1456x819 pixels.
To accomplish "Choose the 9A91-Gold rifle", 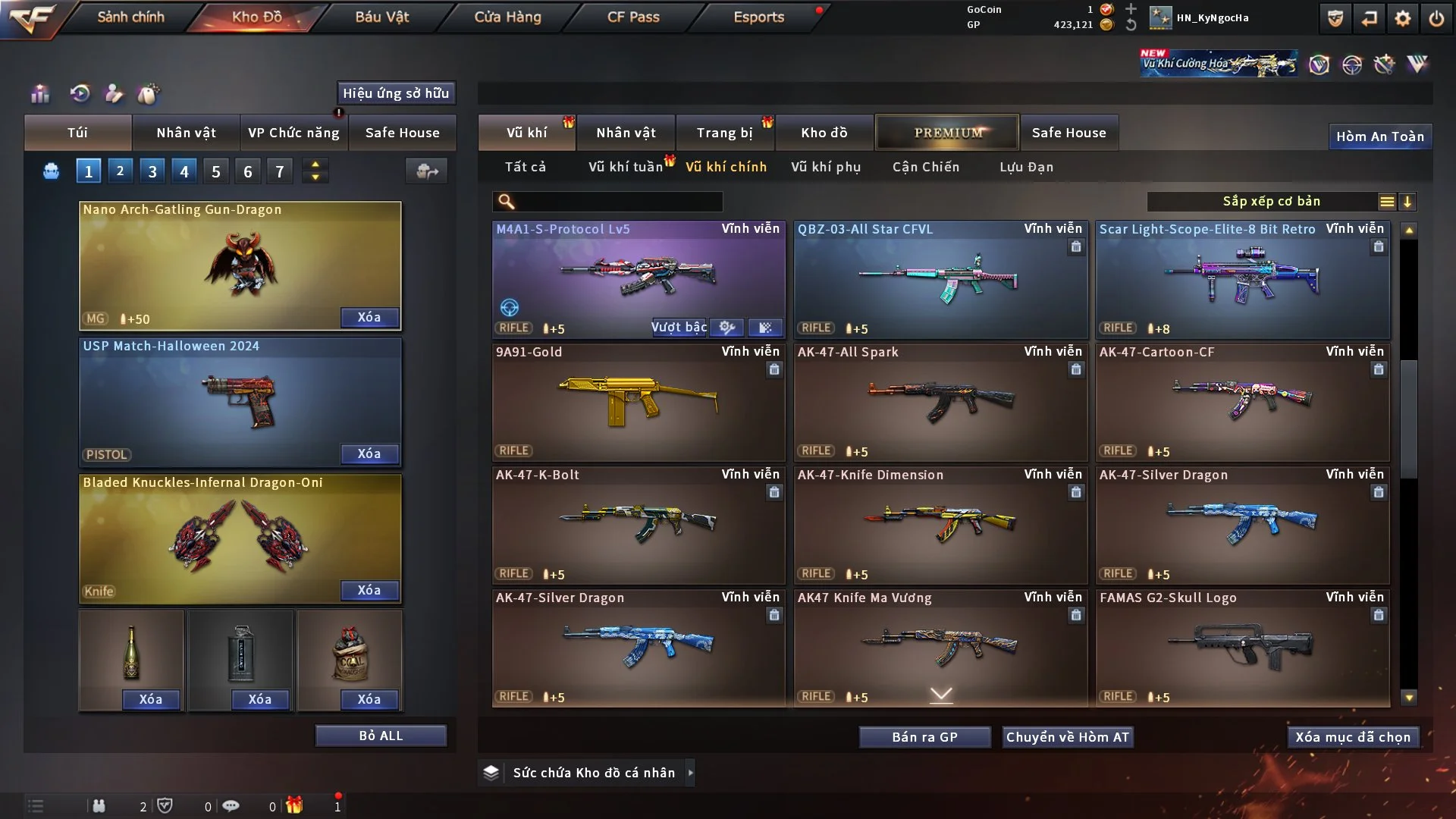I will (x=638, y=402).
